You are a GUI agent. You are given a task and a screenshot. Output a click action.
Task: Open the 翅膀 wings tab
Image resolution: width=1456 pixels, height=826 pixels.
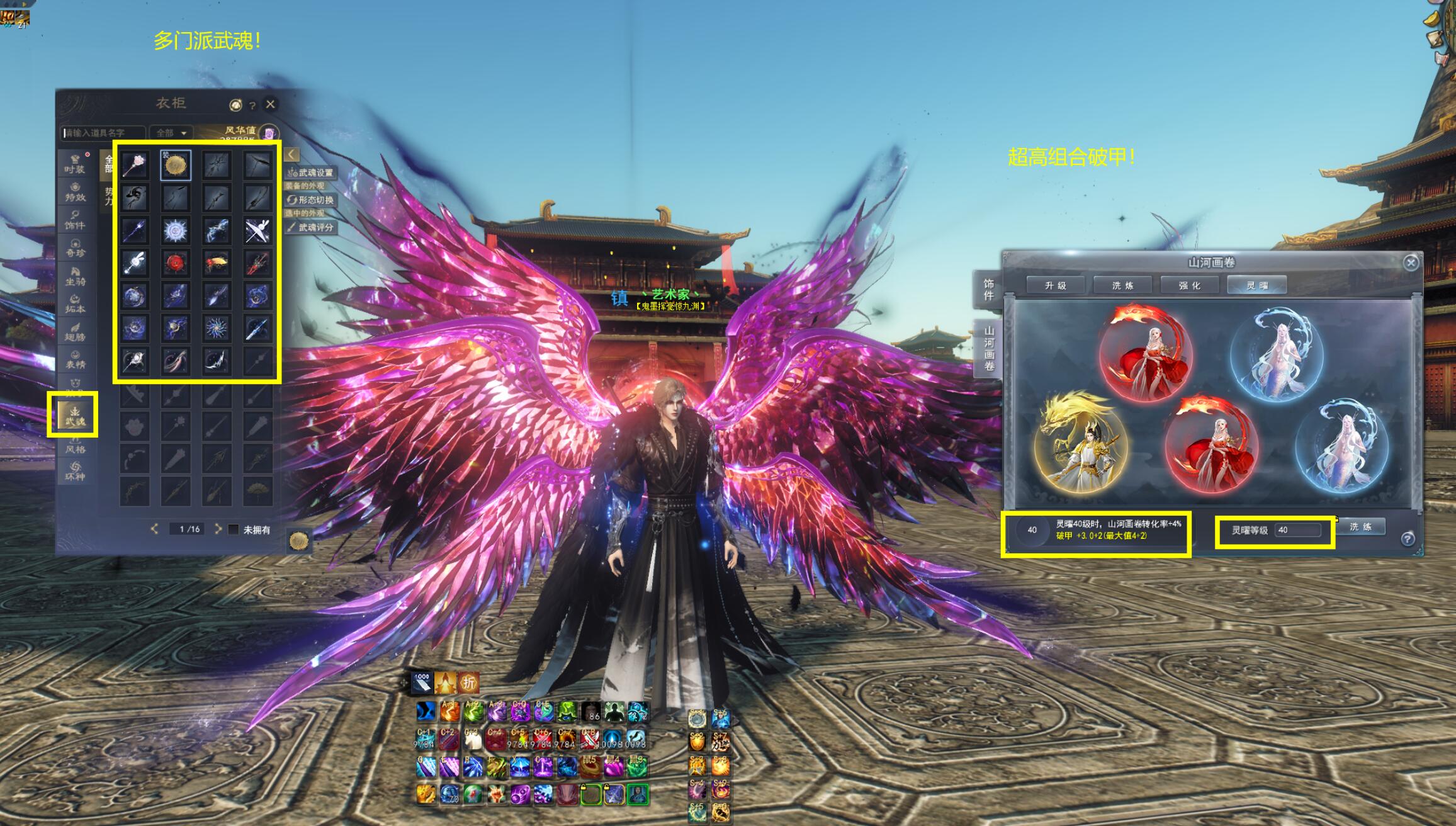pyautogui.click(x=74, y=332)
